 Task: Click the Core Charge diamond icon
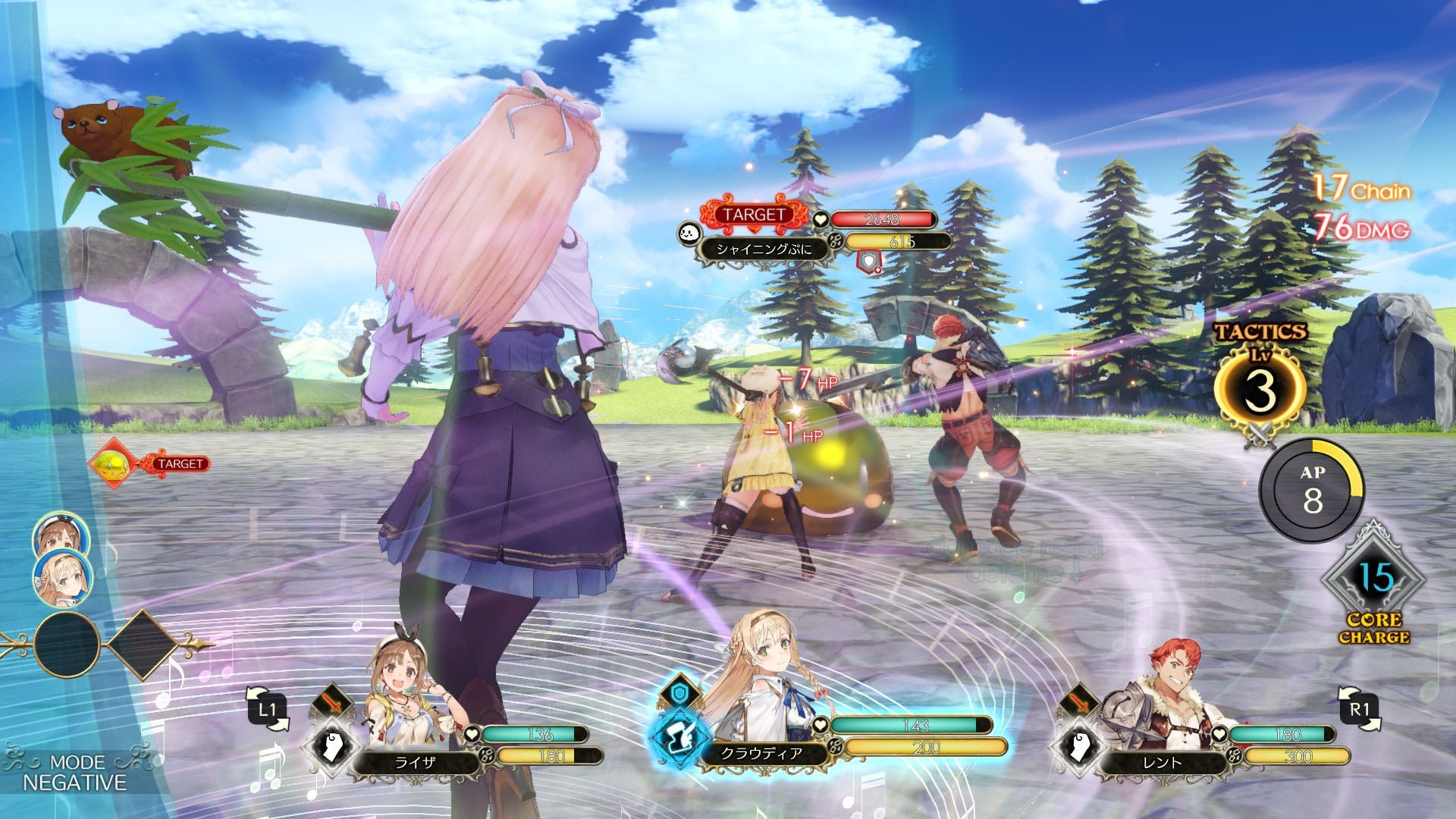(1374, 581)
